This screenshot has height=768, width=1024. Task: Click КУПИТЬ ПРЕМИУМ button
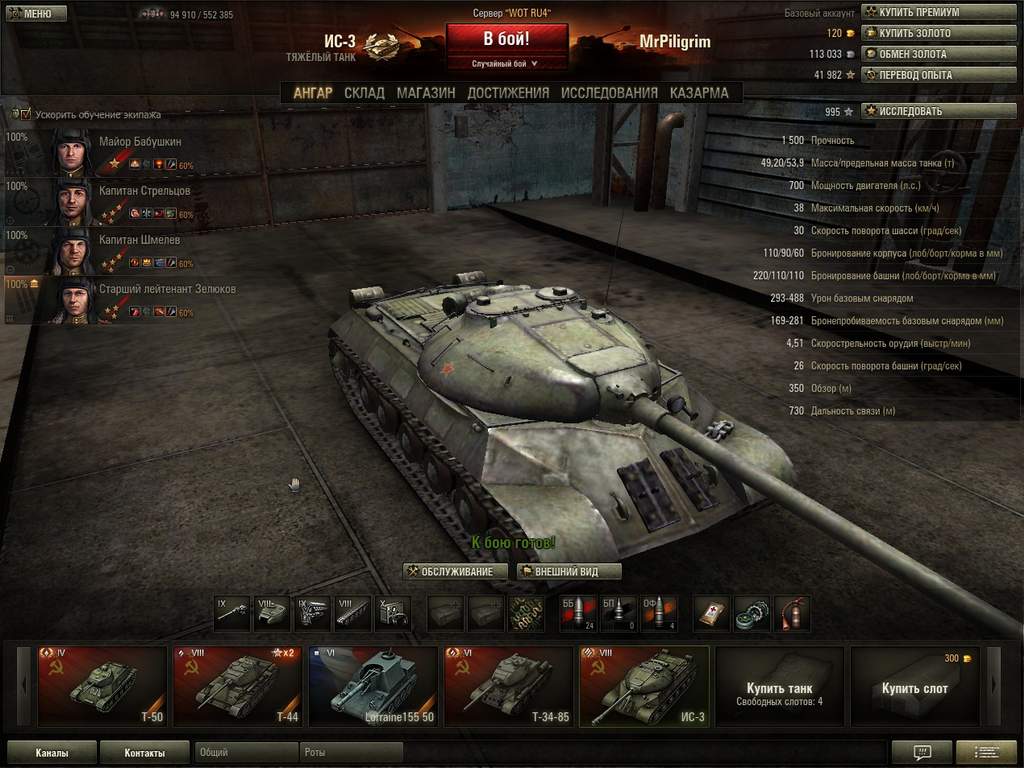(x=938, y=12)
